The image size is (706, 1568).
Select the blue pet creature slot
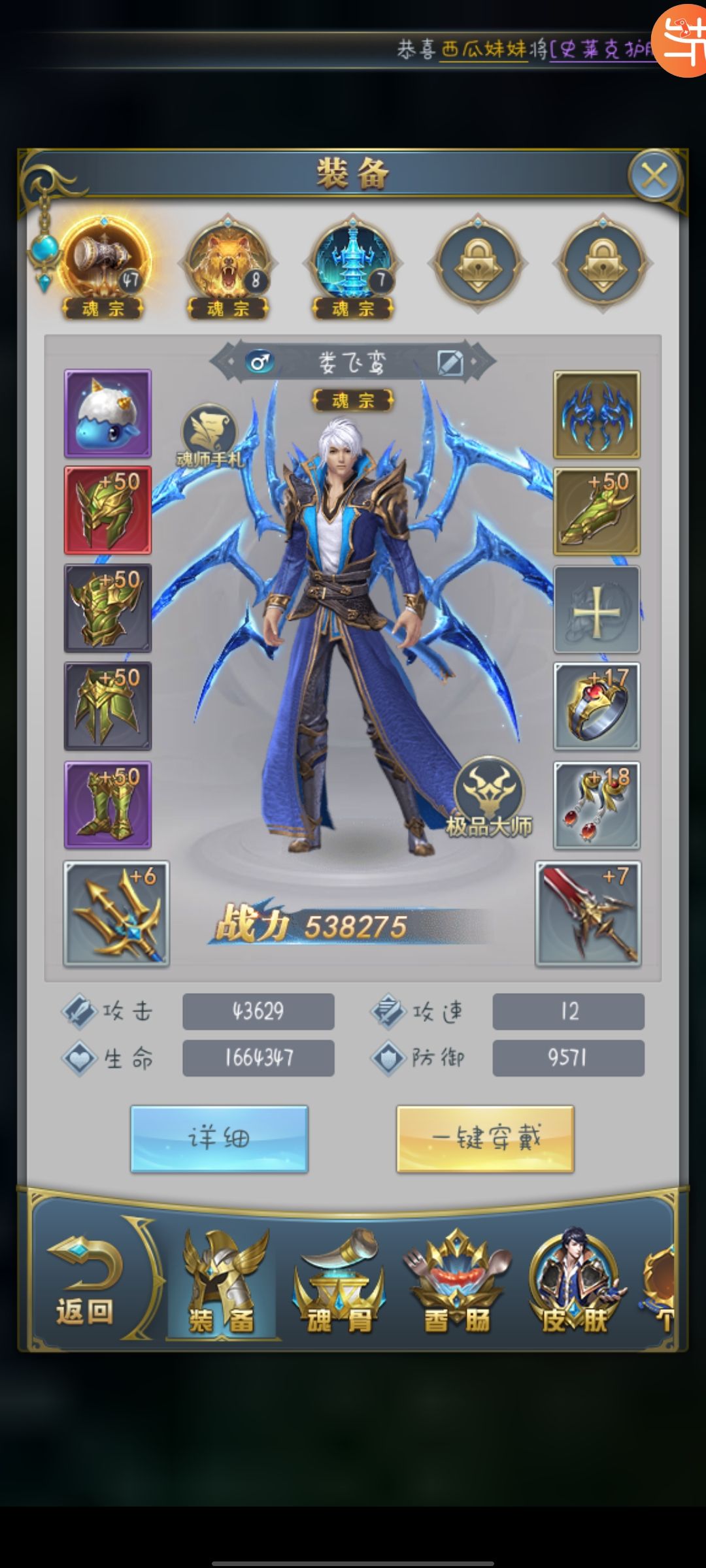108,414
